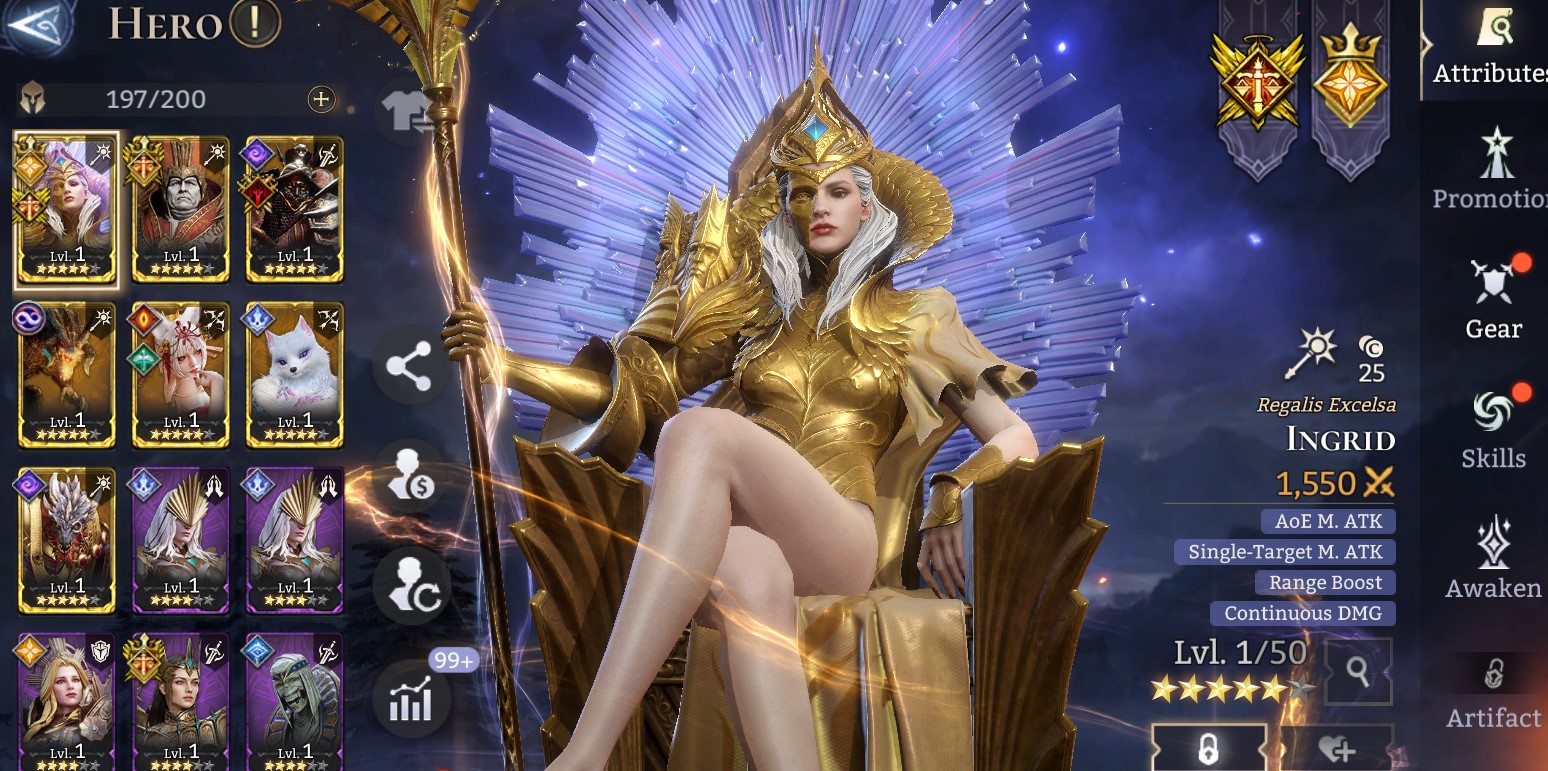The height and width of the screenshot is (771, 1548).
Task: Click the Continuous DMG tag
Action: 1303,613
